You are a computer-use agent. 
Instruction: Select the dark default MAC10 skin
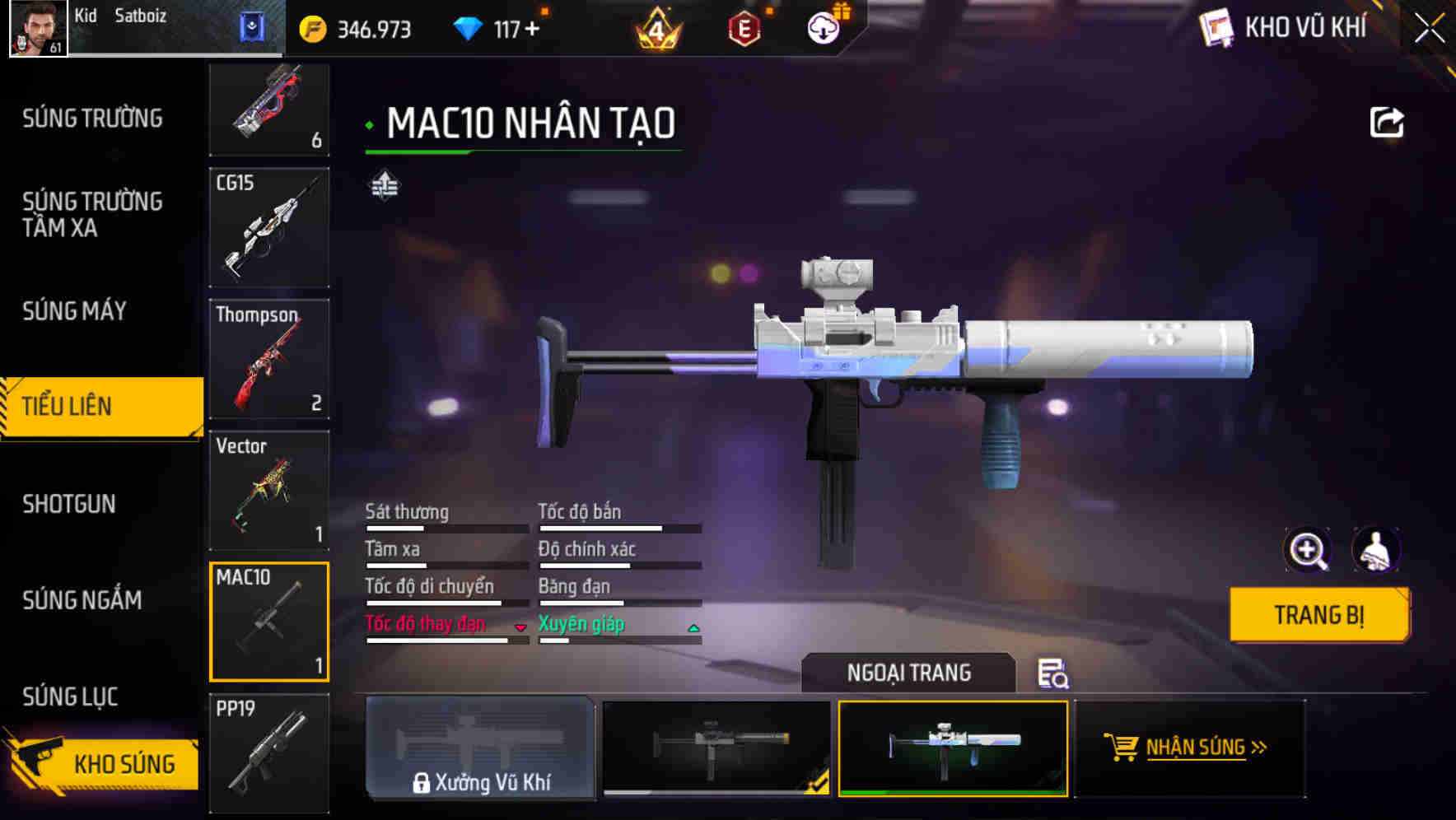(x=716, y=748)
